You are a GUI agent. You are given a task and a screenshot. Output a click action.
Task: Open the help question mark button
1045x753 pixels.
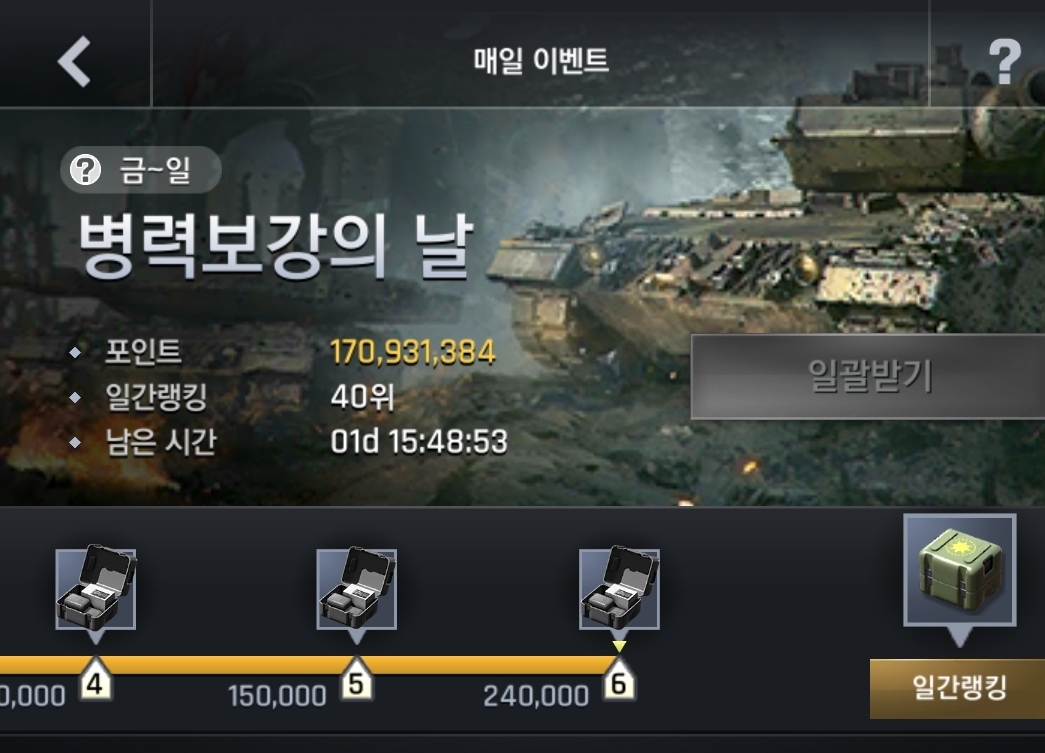1003,62
